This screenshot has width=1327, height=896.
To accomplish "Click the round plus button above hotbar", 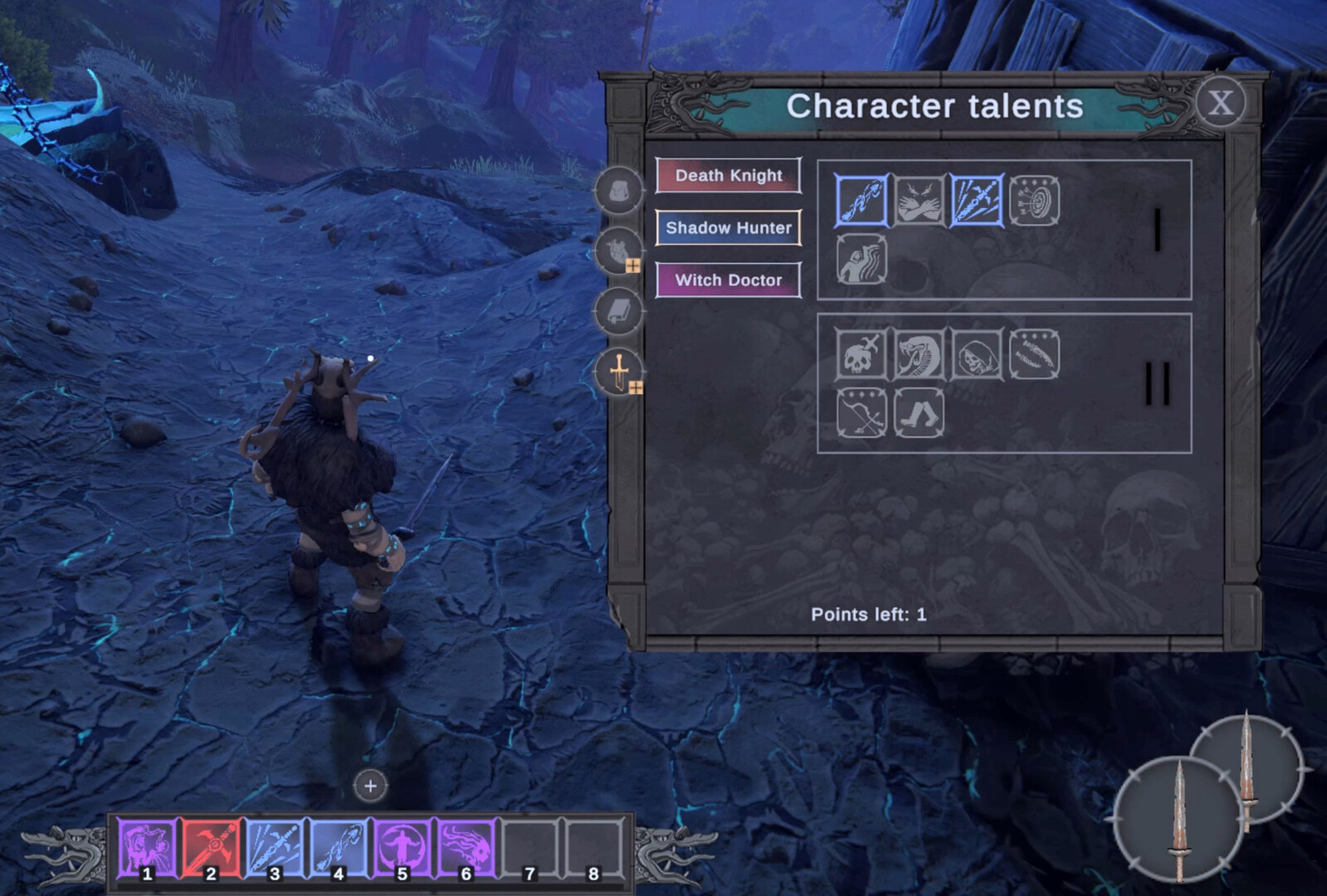I will (370, 786).
